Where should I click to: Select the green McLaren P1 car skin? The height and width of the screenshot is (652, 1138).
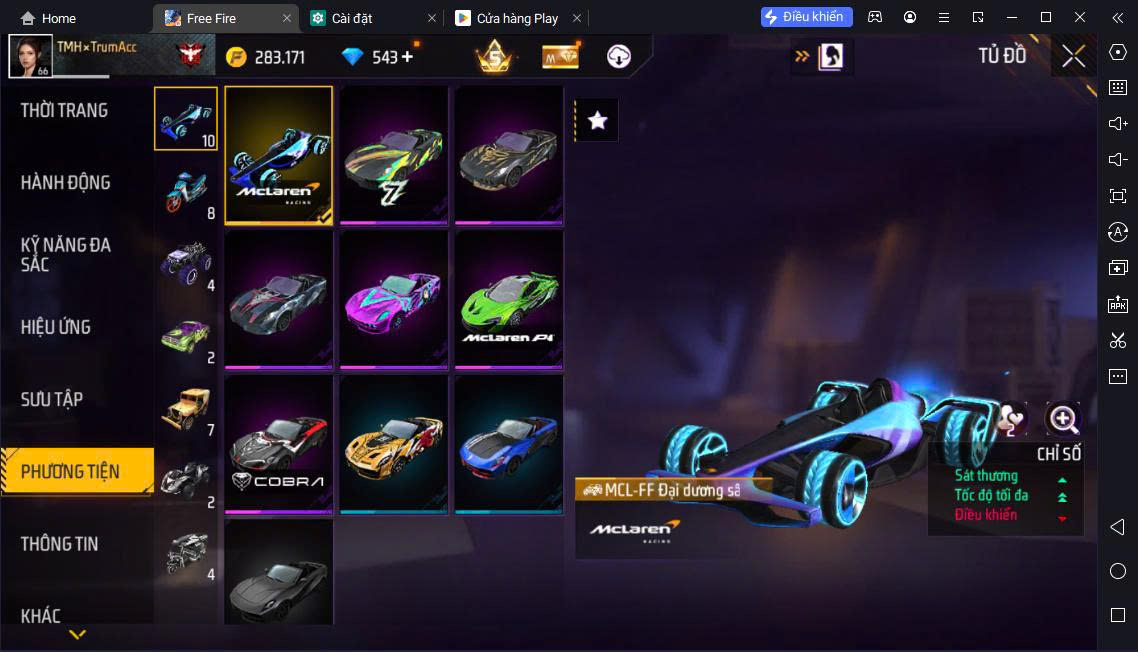click(x=509, y=299)
